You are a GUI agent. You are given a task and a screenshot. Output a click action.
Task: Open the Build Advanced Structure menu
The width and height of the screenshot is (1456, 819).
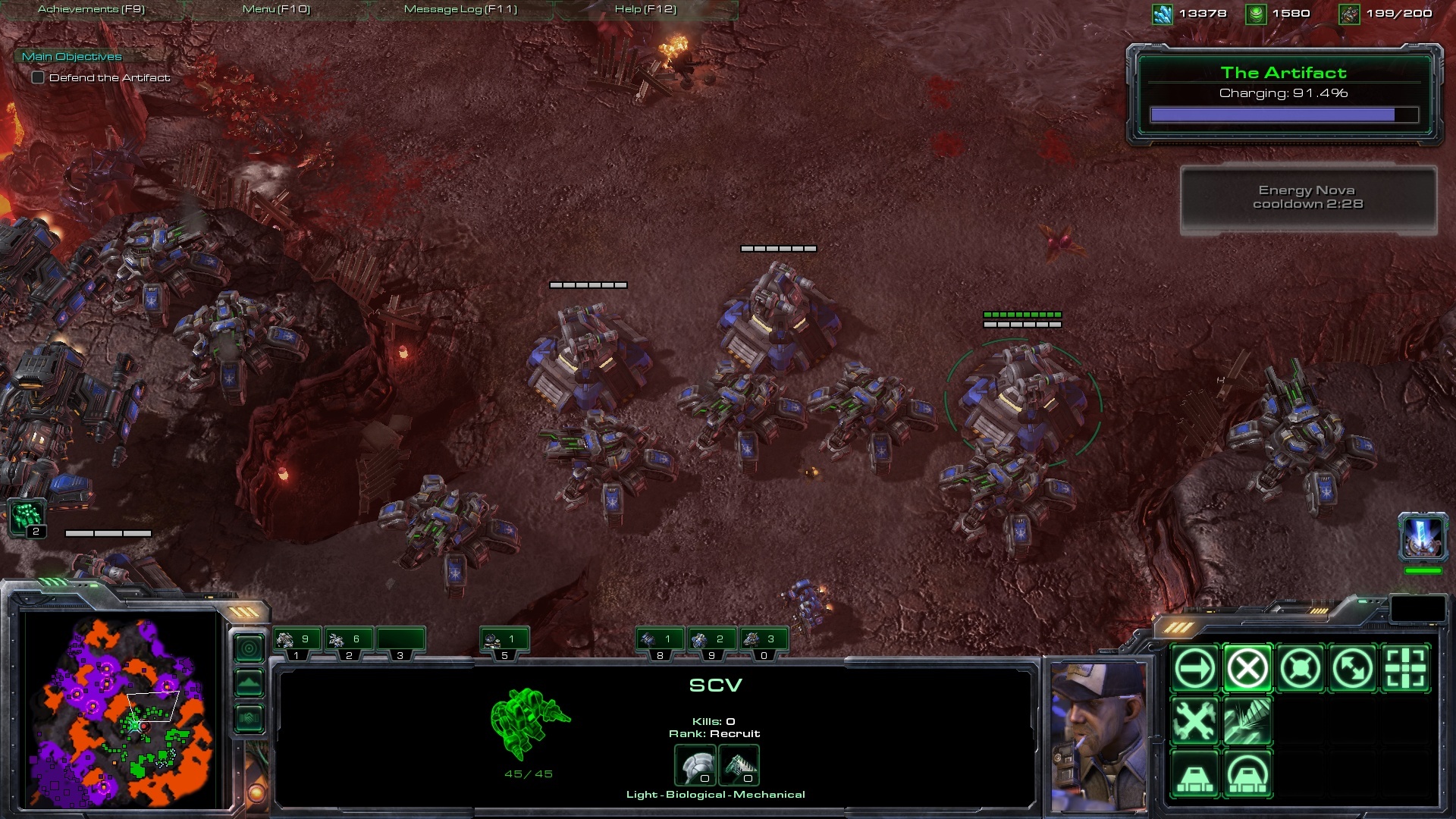(1247, 774)
